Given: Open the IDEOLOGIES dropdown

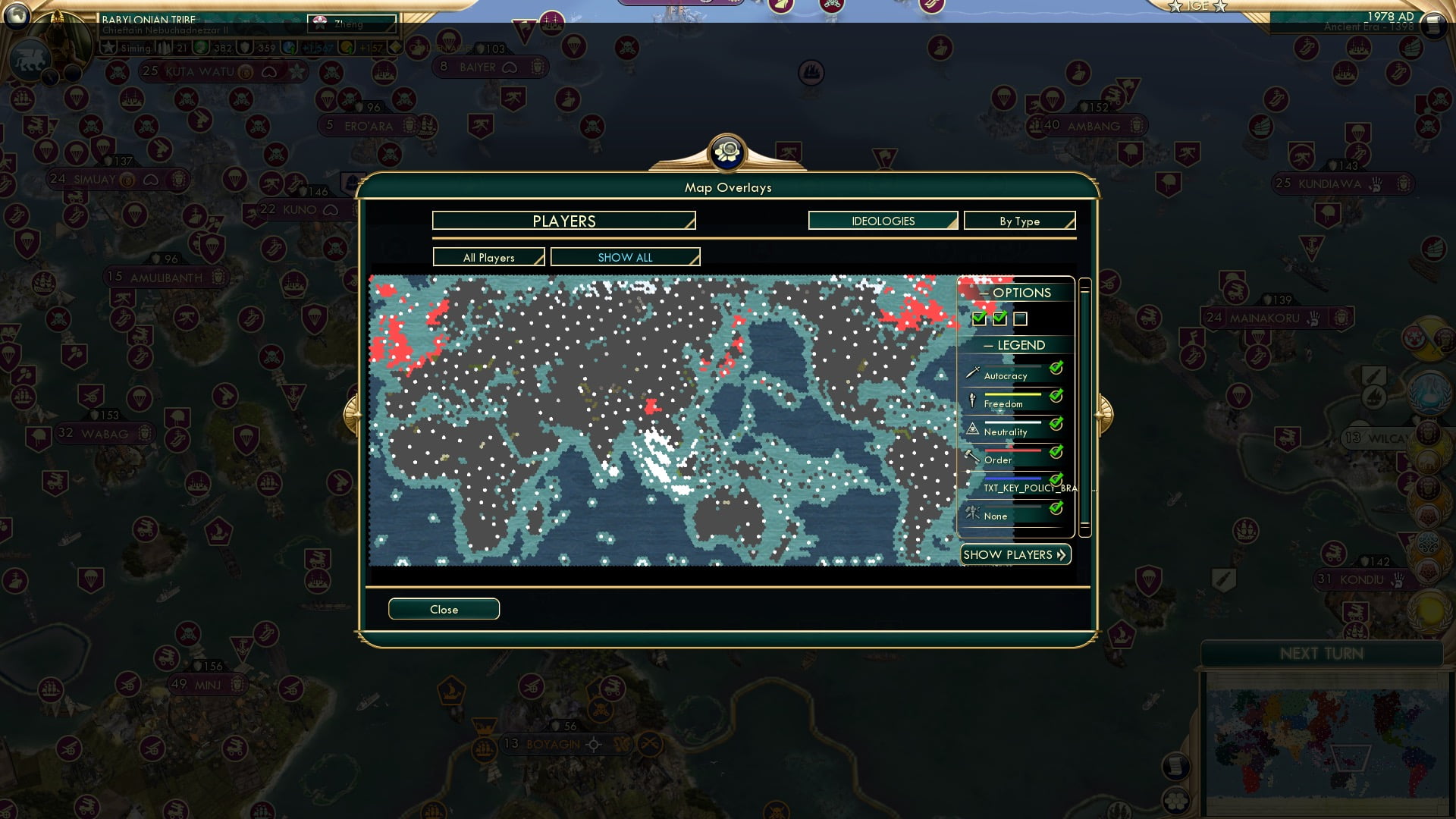Looking at the screenshot, I should (x=883, y=221).
